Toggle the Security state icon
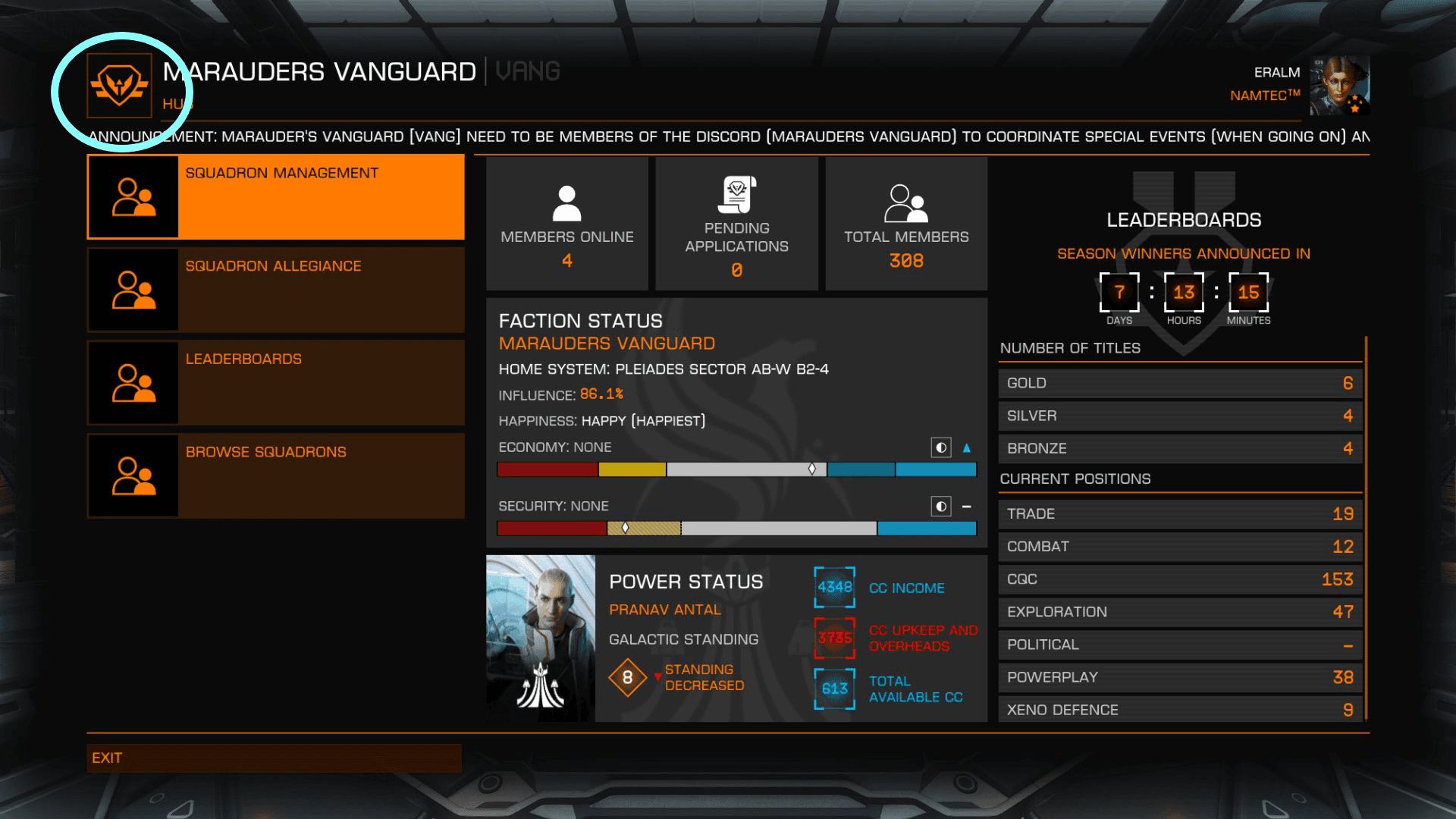1456x819 pixels. [941, 506]
